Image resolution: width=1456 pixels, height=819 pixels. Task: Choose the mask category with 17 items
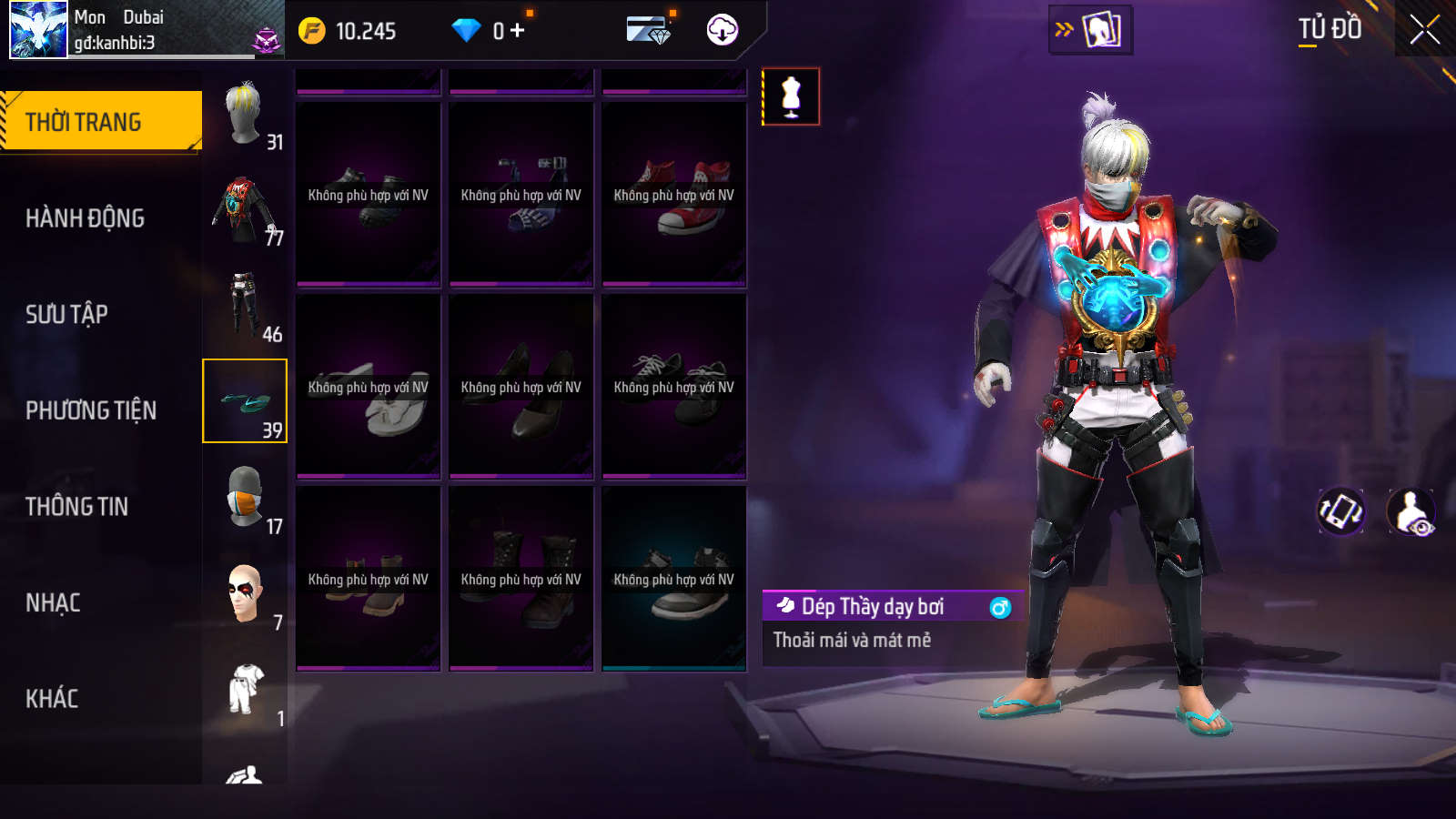[x=245, y=497]
